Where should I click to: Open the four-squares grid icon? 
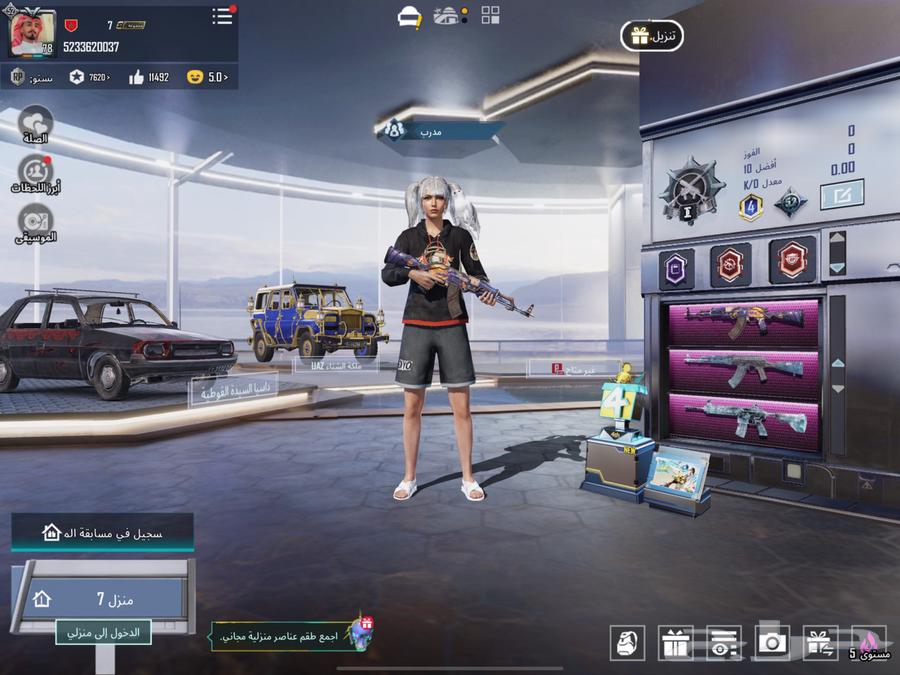point(490,15)
